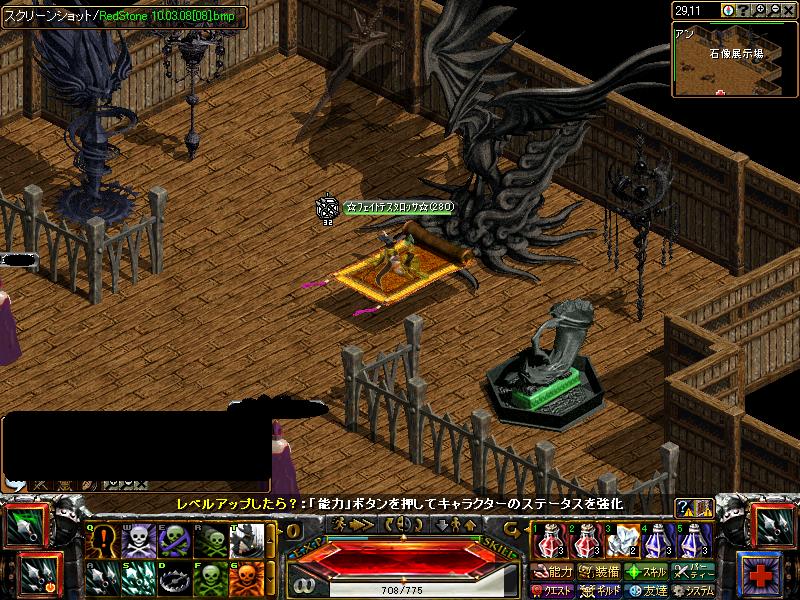Viewport: 800px width, 600px height.
Task: Open the 友達 (friends) list
Action: pos(646,591)
